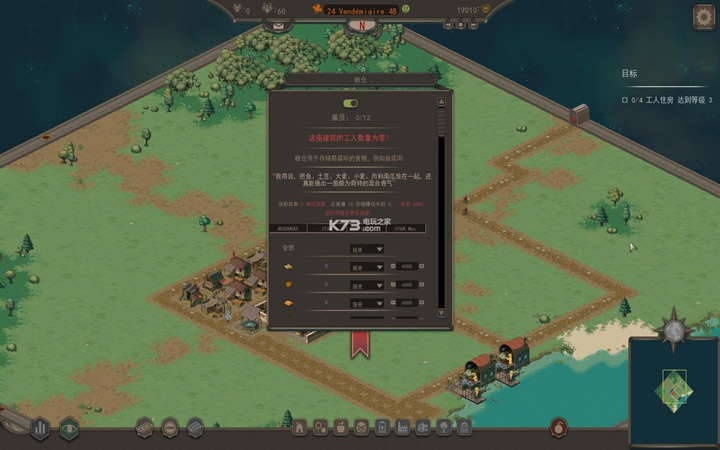Toggle the granary's green on/off switch

pos(350,103)
